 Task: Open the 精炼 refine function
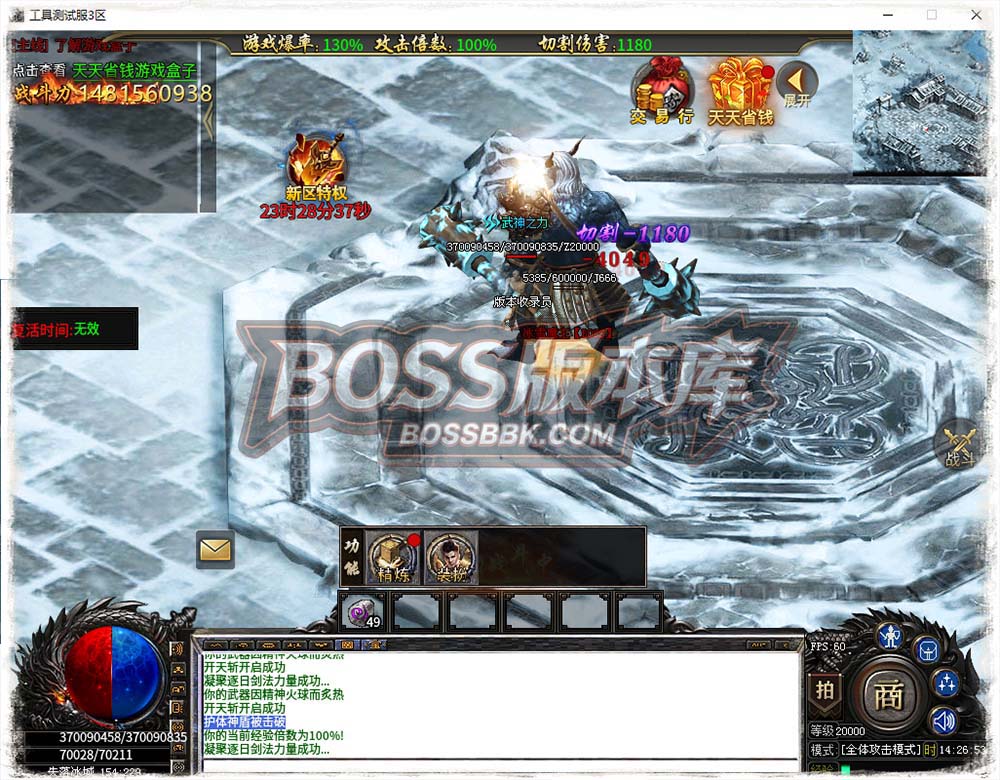(x=394, y=556)
